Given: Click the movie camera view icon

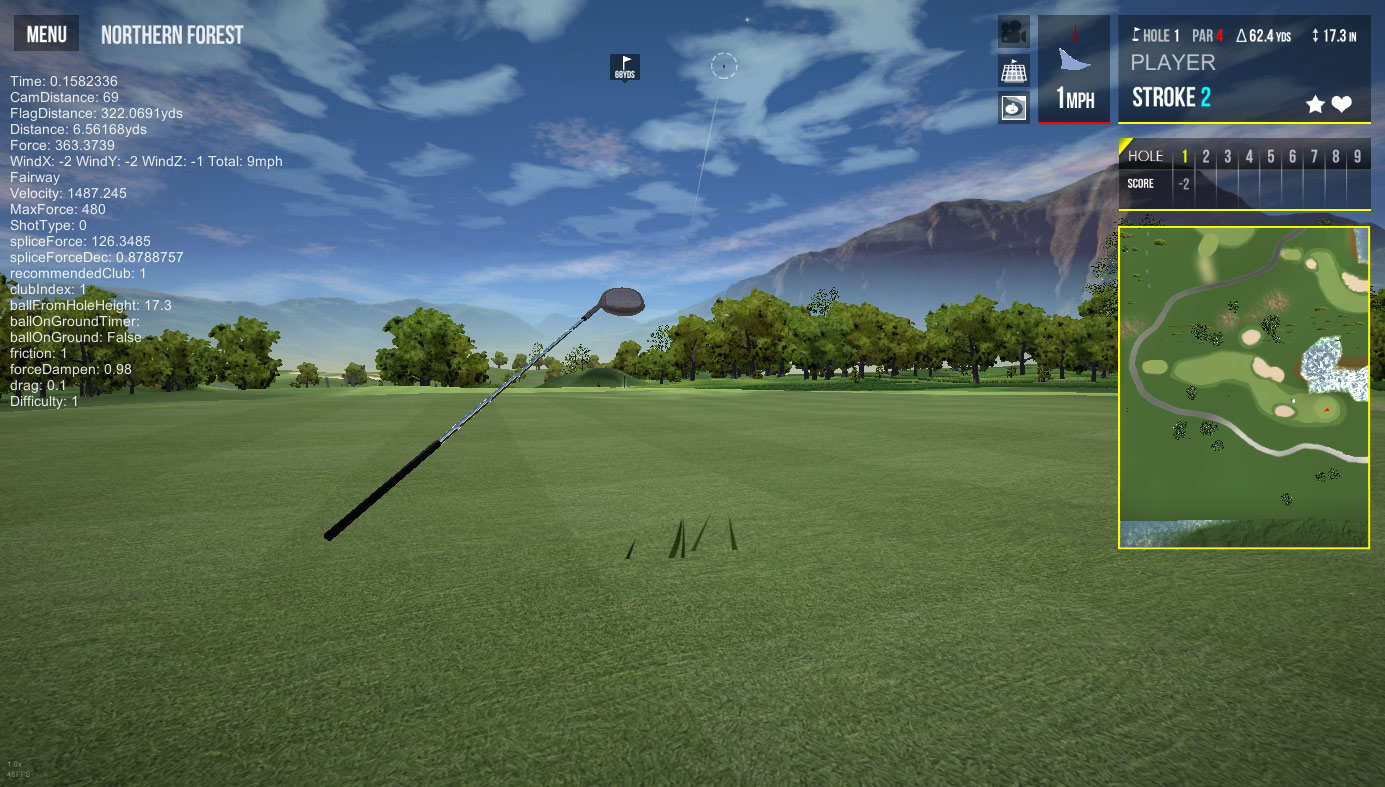Looking at the screenshot, I should [1014, 32].
